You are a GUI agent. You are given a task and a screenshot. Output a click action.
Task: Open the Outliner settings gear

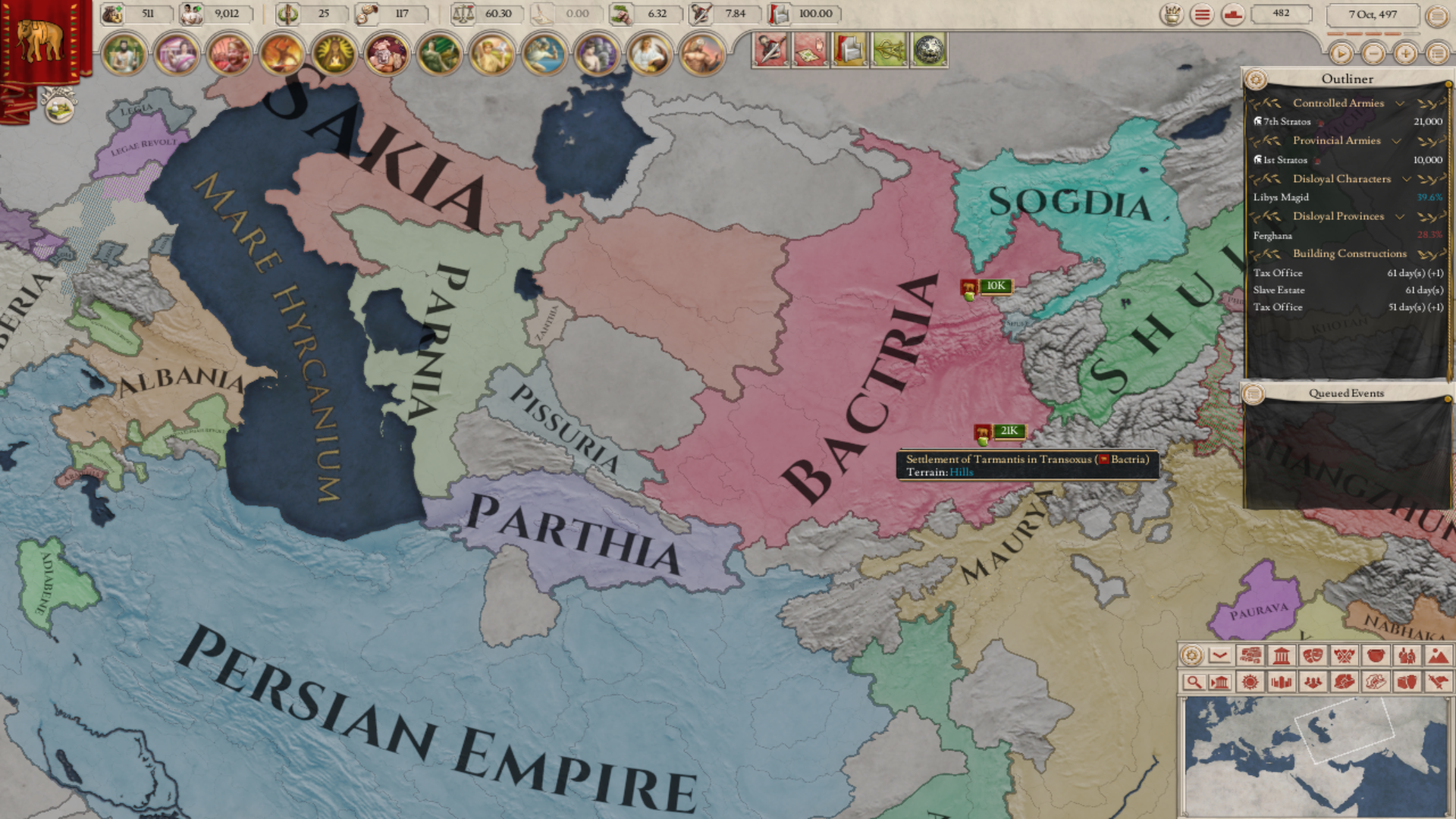click(x=1258, y=78)
